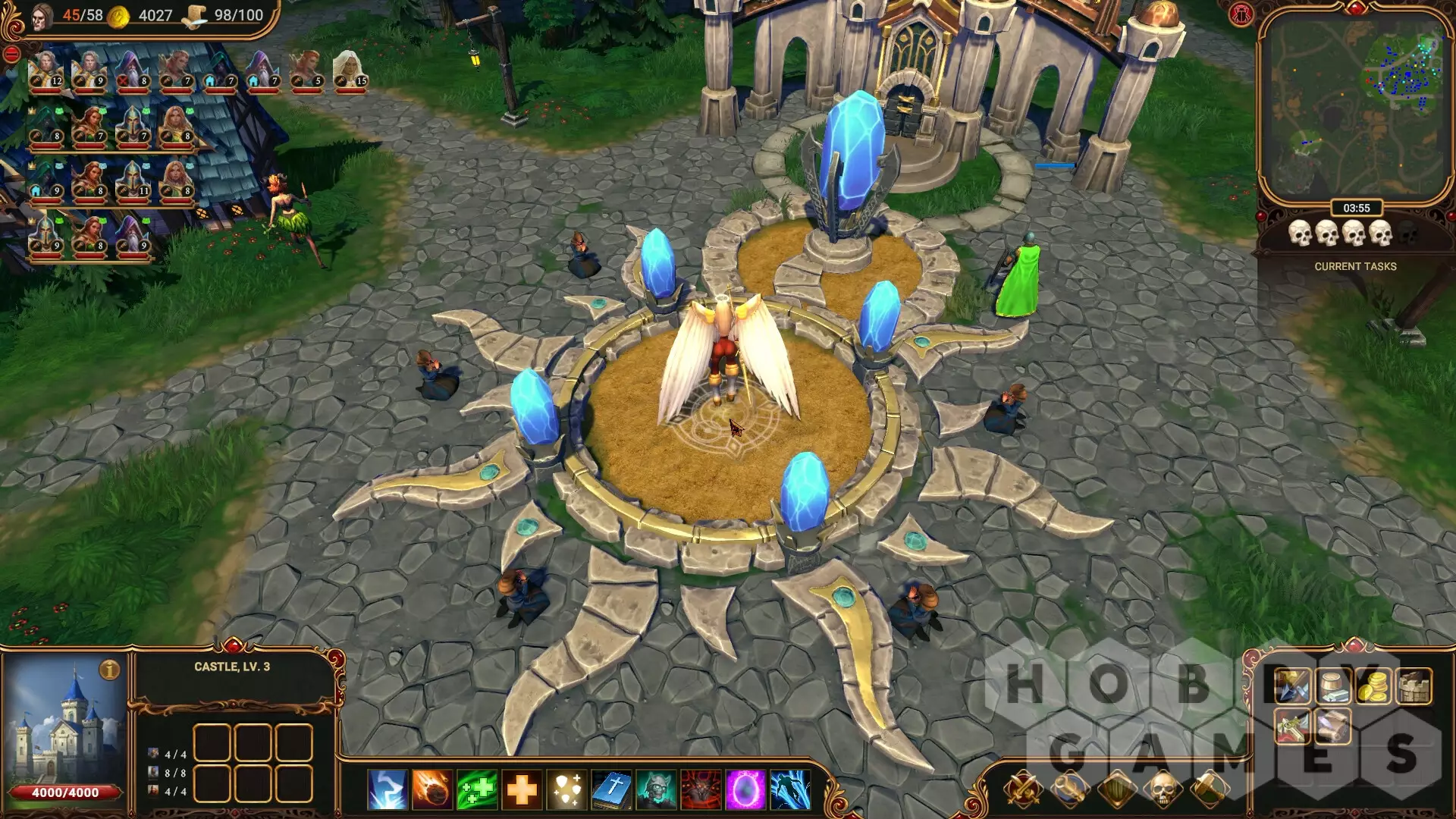This screenshot has height=819, width=1456.
Task: Click the hammer build command button
Action: click(1208, 789)
